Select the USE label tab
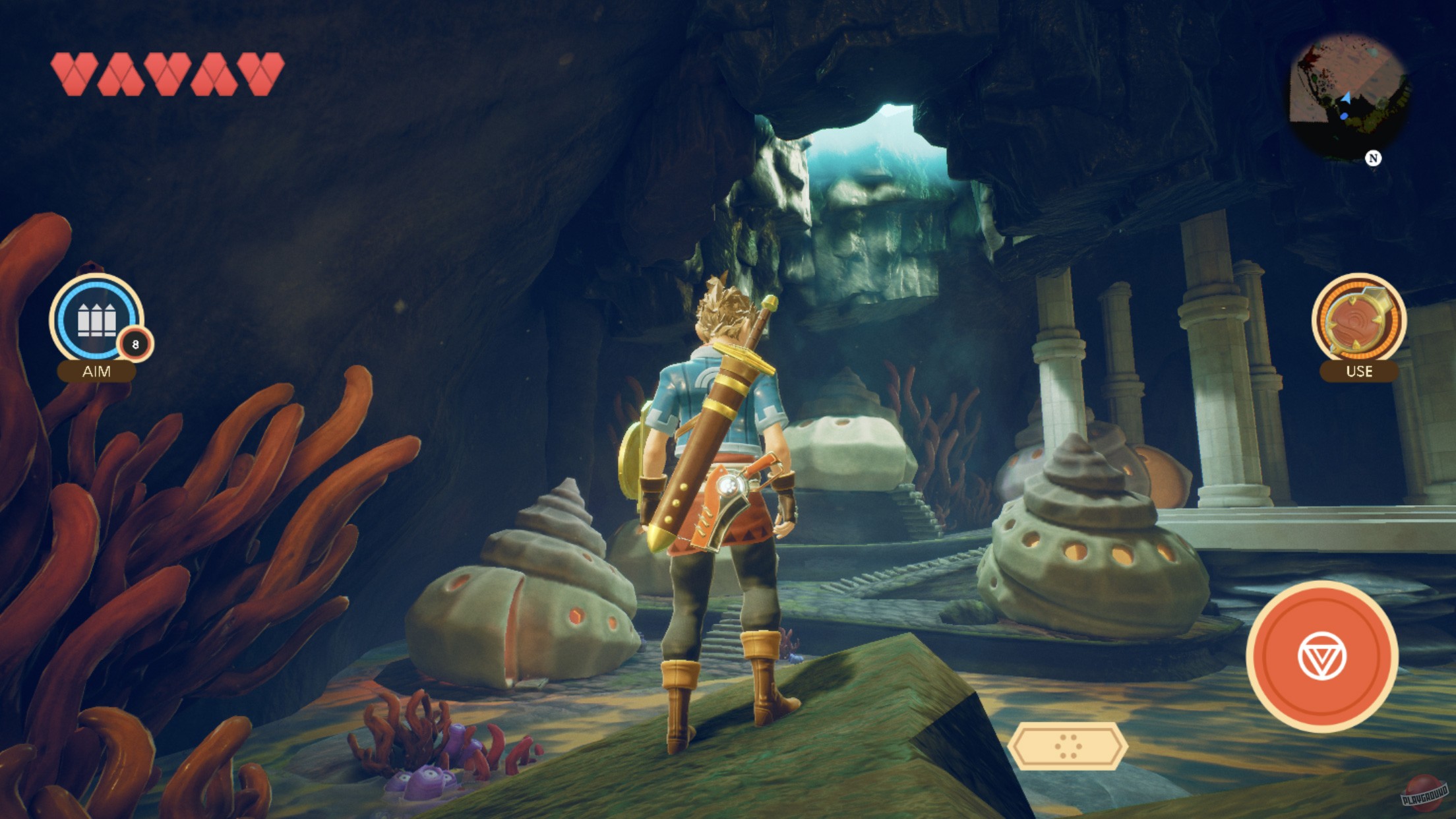Screen dimensions: 1456x819 [x=1360, y=371]
